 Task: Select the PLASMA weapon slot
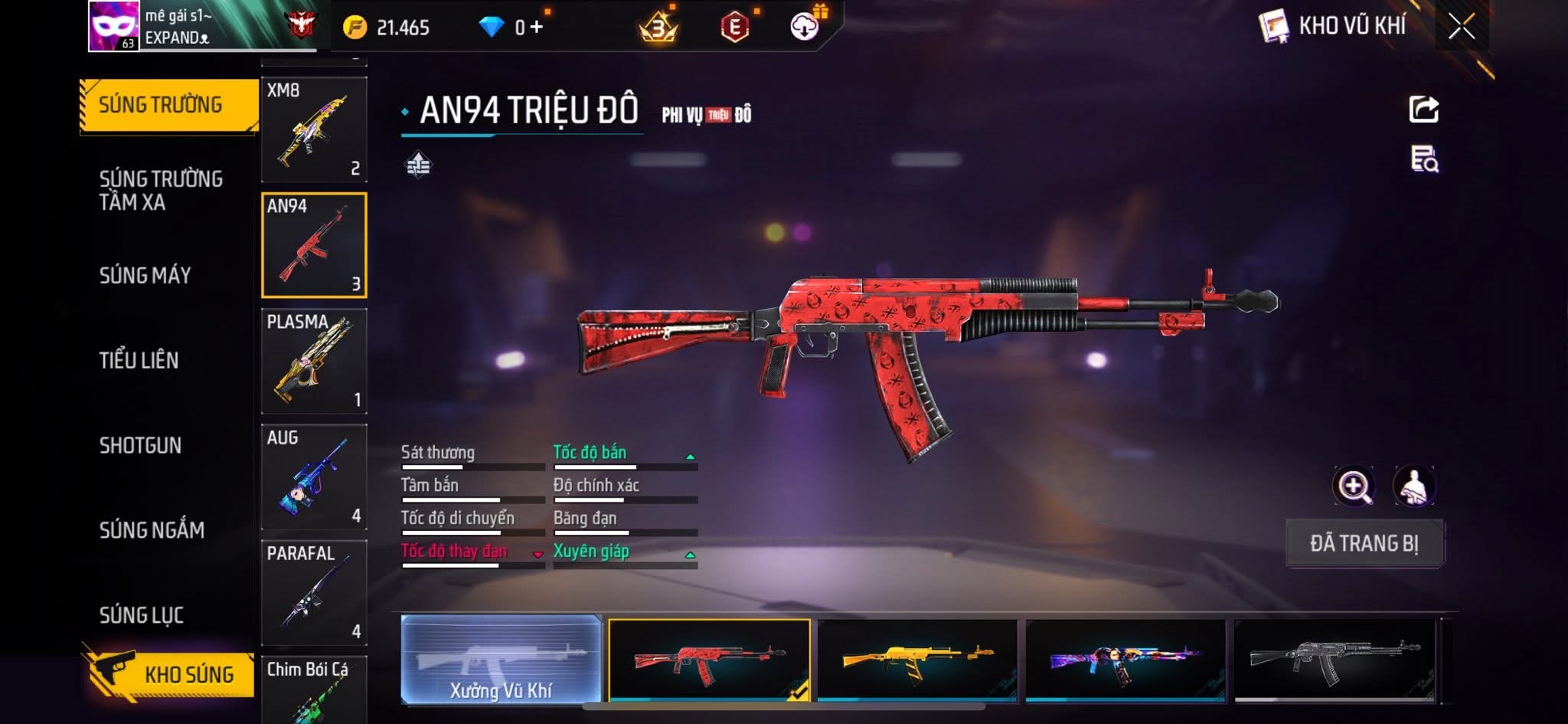(314, 361)
